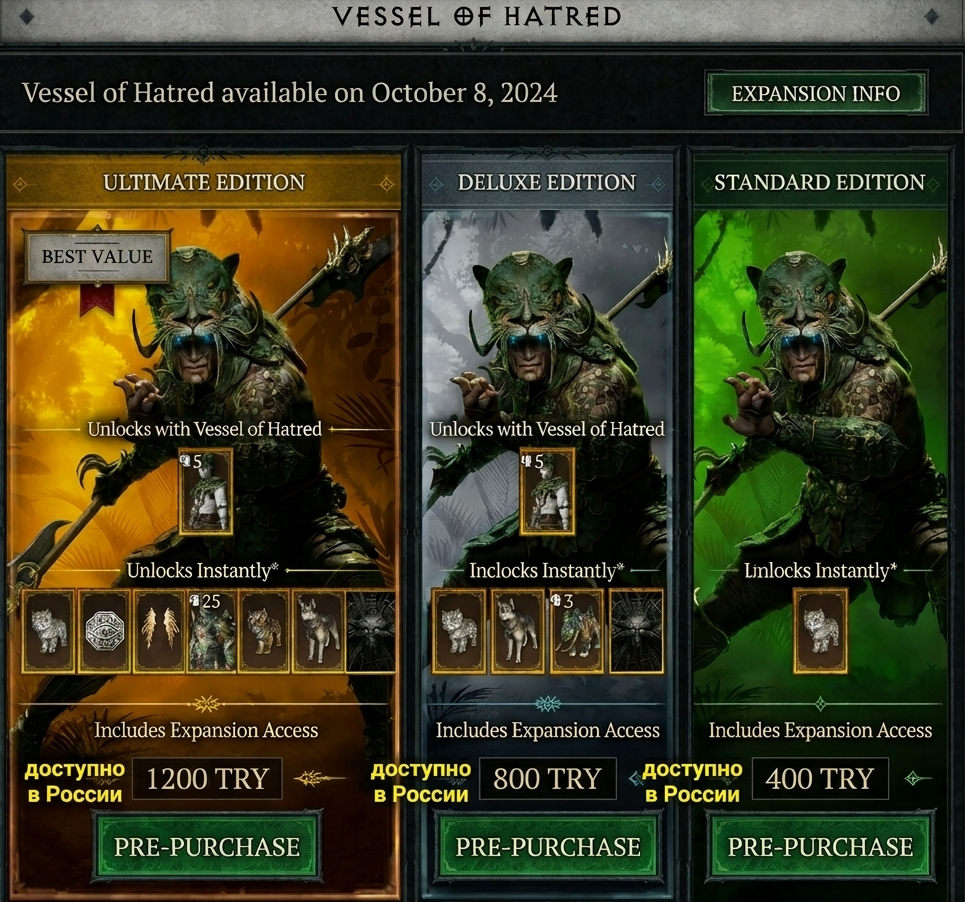965x902 pixels.
Task: Open the Expansion Info page
Action: coord(816,94)
